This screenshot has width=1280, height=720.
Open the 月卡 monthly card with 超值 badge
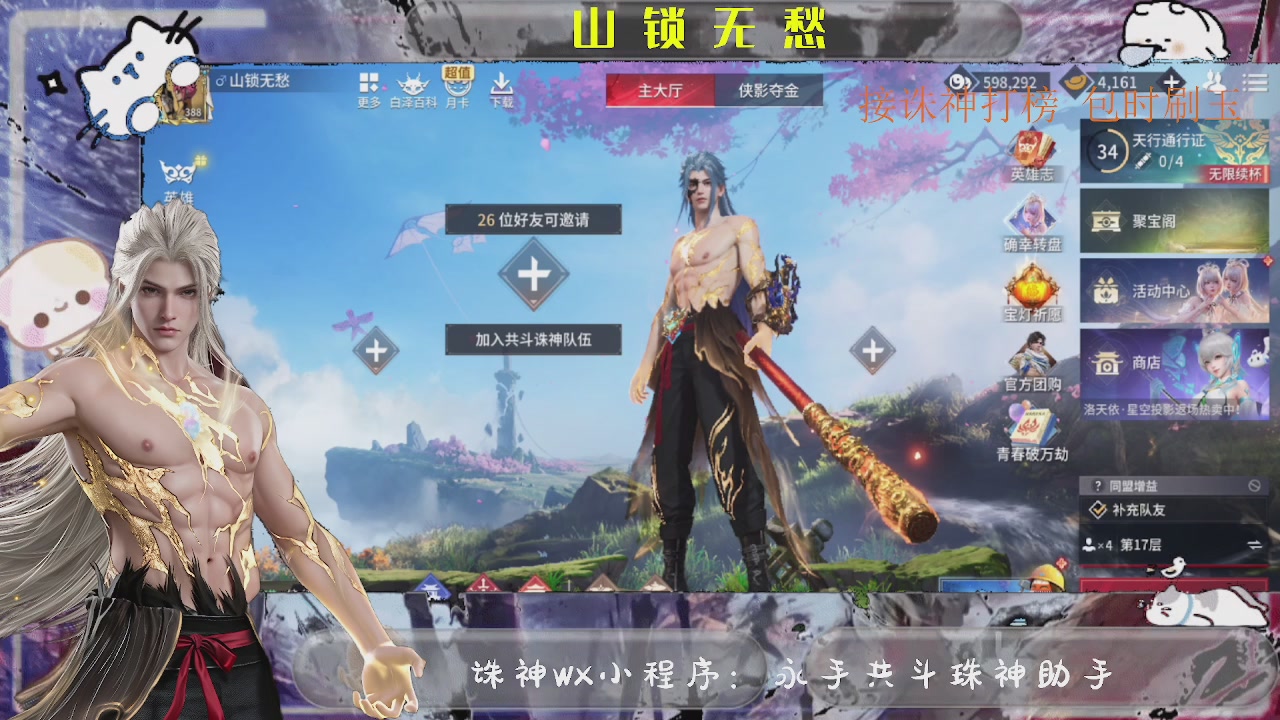click(x=460, y=88)
